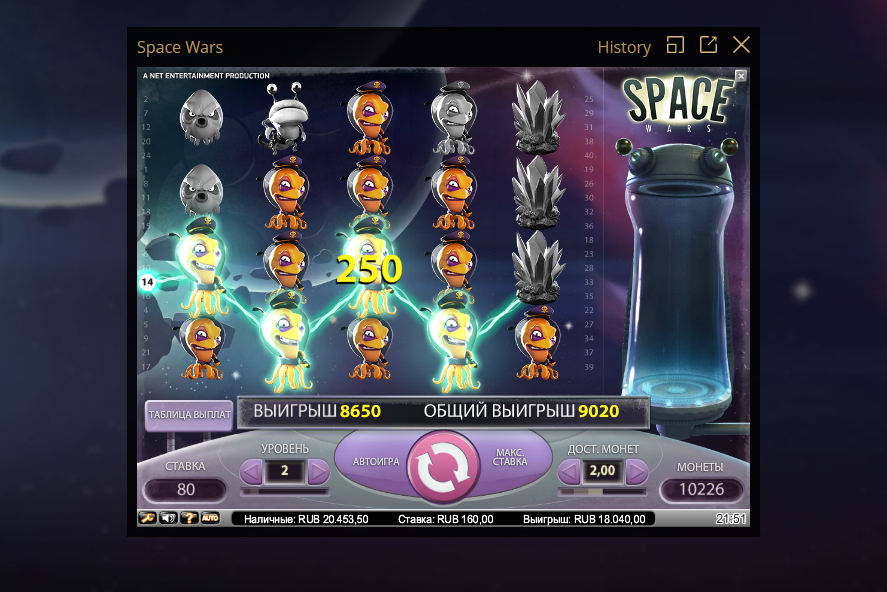Open help via the question mark icon
Viewport: 887px width, 592px height.
click(x=189, y=518)
